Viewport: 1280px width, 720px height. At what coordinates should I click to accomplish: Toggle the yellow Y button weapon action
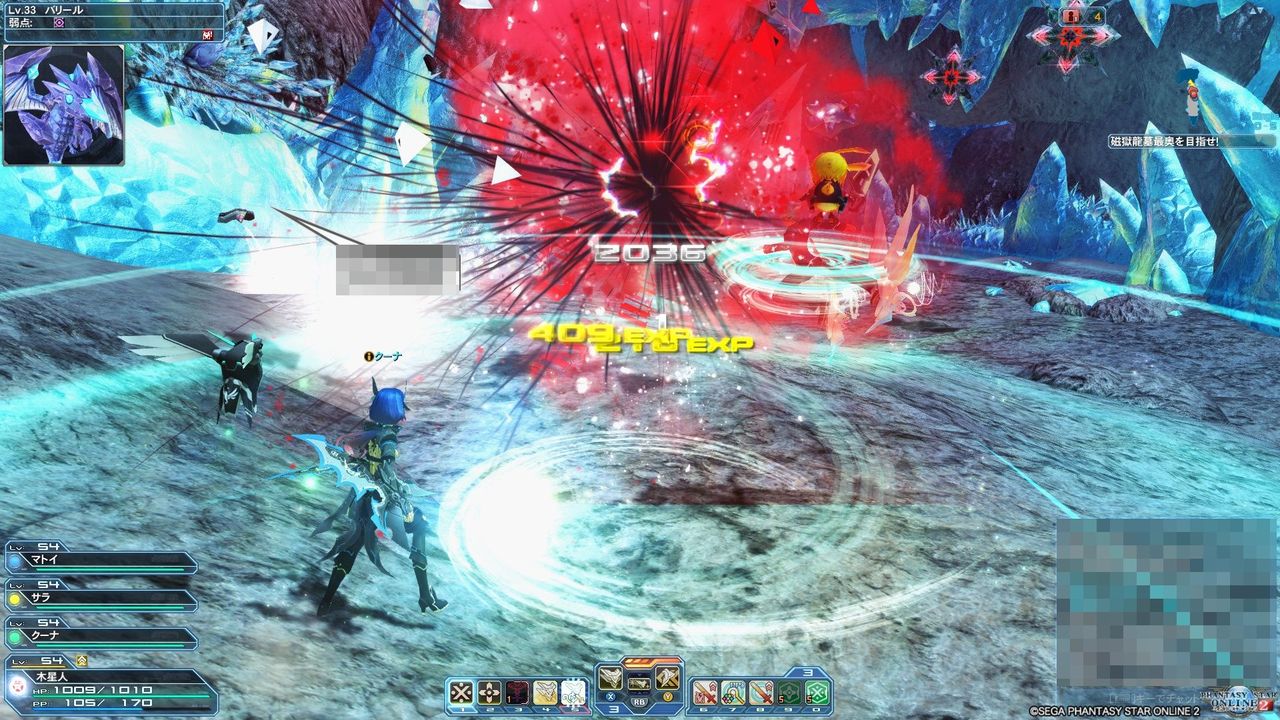(668, 697)
